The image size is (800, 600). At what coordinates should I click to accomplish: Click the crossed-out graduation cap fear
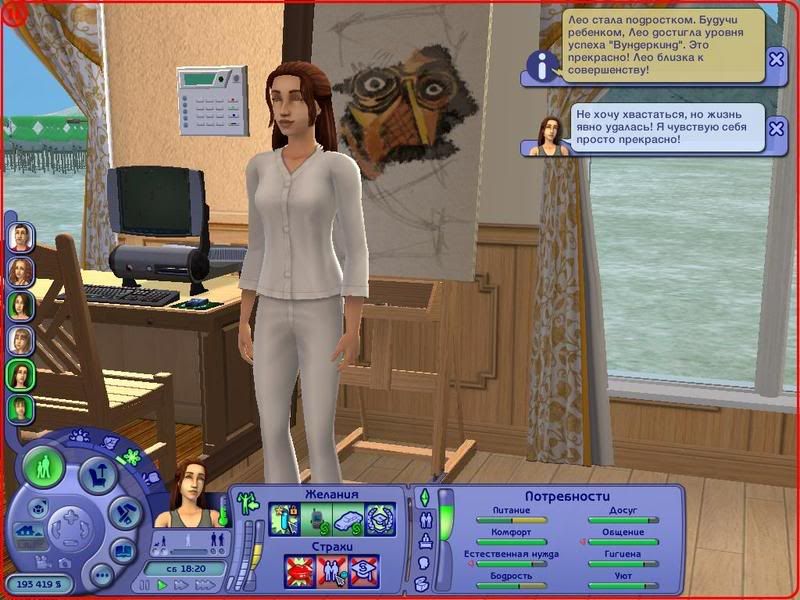[x=364, y=572]
